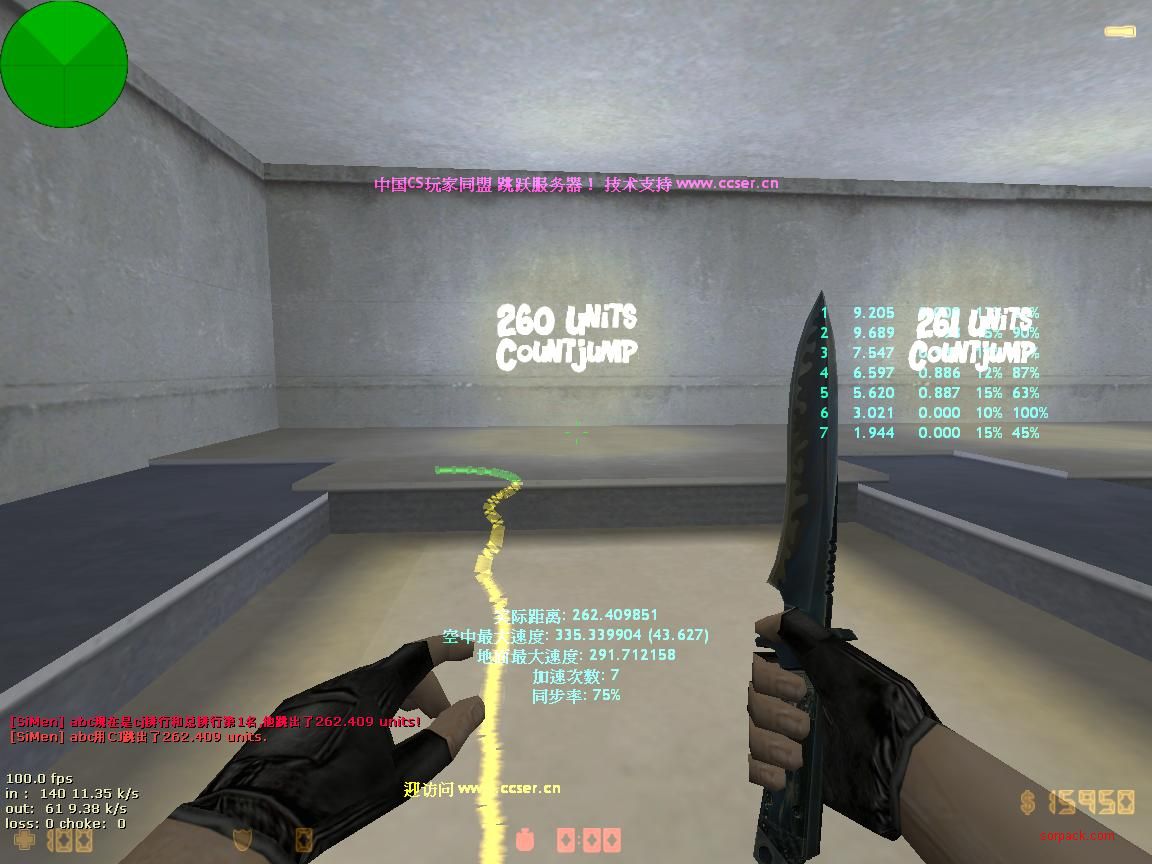Viewport: 1152px width, 864px height.
Task: Click the money dollar sign icon
Action: pos(1029,802)
